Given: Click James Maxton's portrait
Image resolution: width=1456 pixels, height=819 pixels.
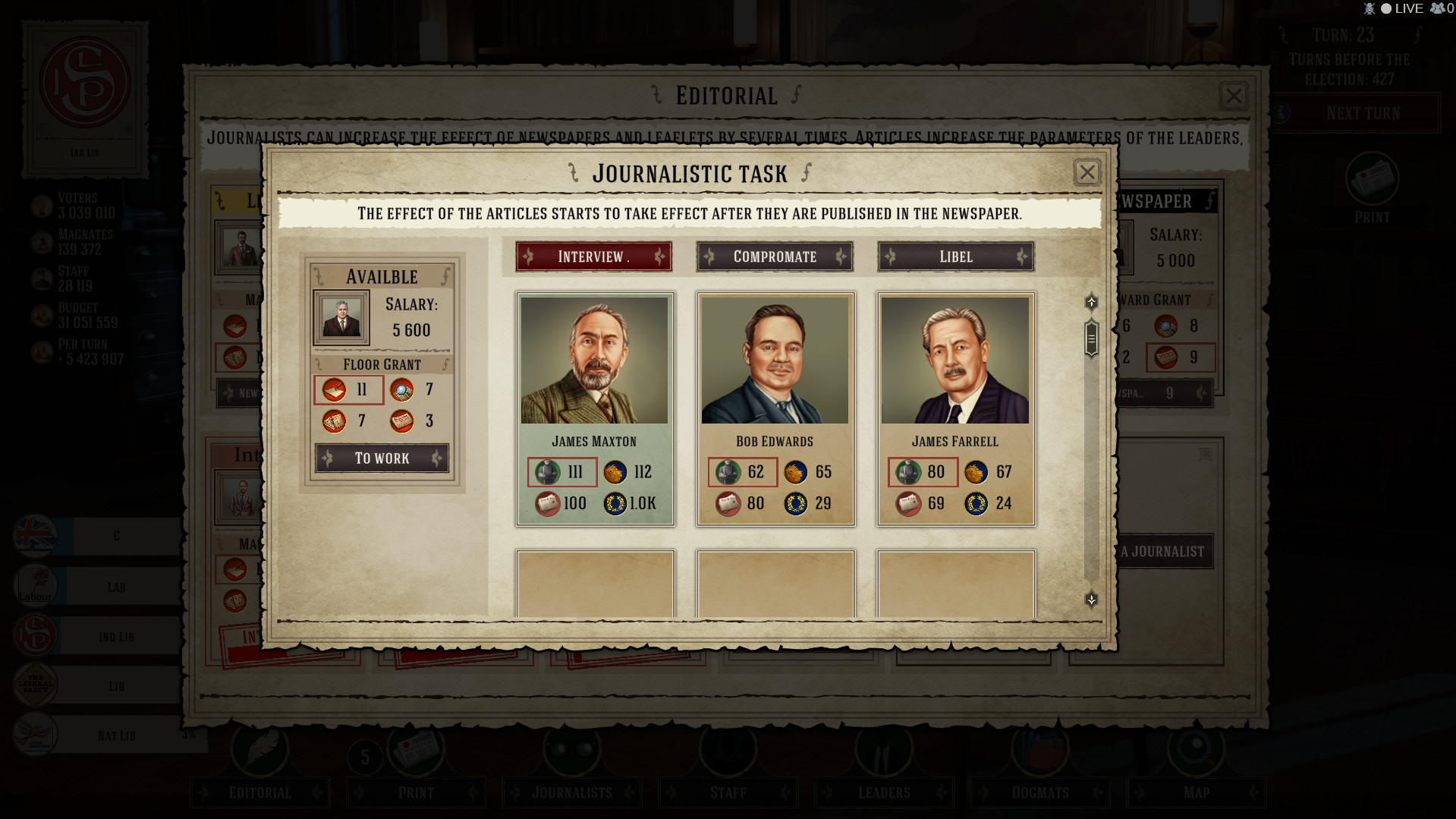Looking at the screenshot, I should click(595, 360).
